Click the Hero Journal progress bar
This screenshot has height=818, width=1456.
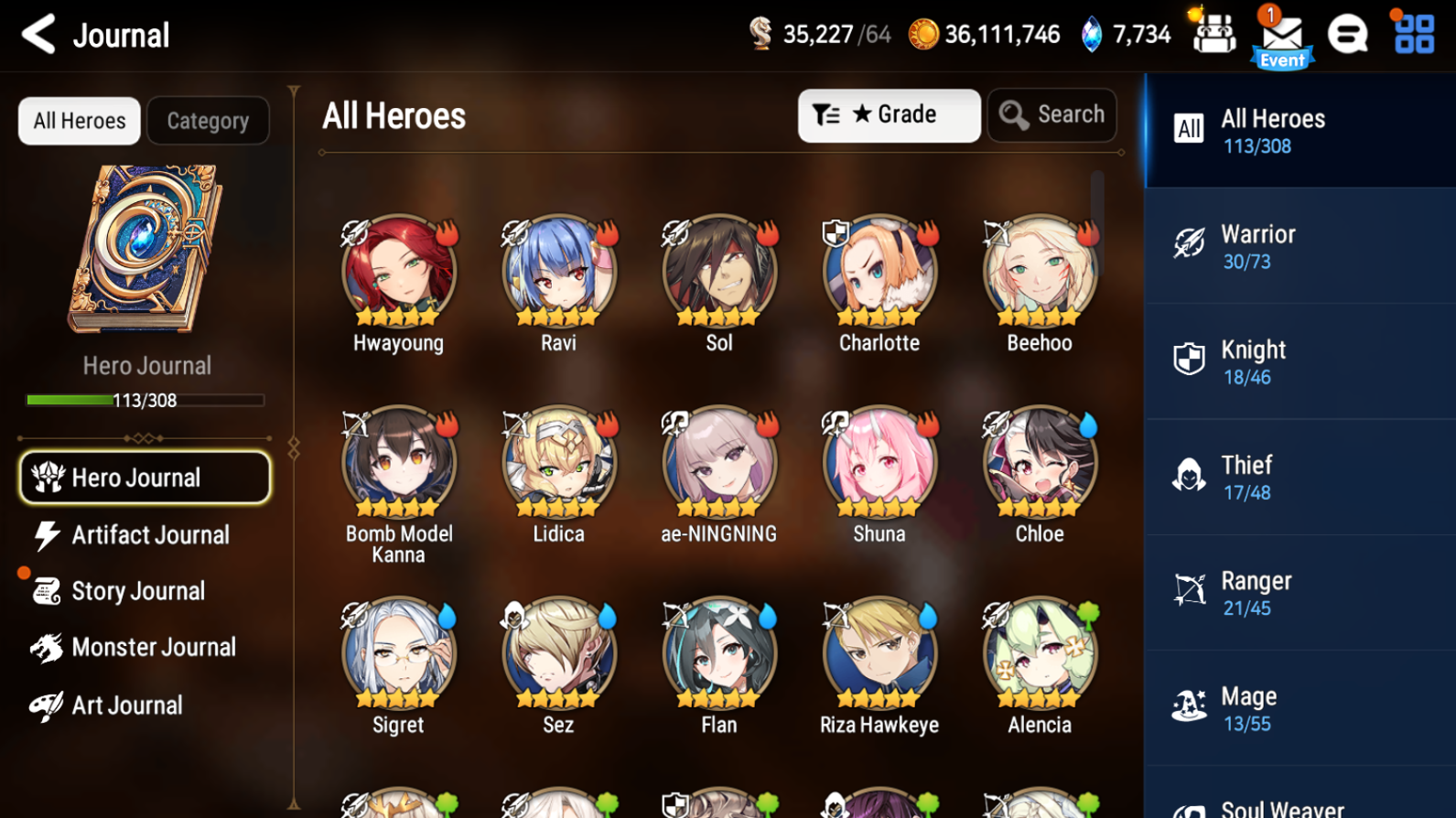144,400
